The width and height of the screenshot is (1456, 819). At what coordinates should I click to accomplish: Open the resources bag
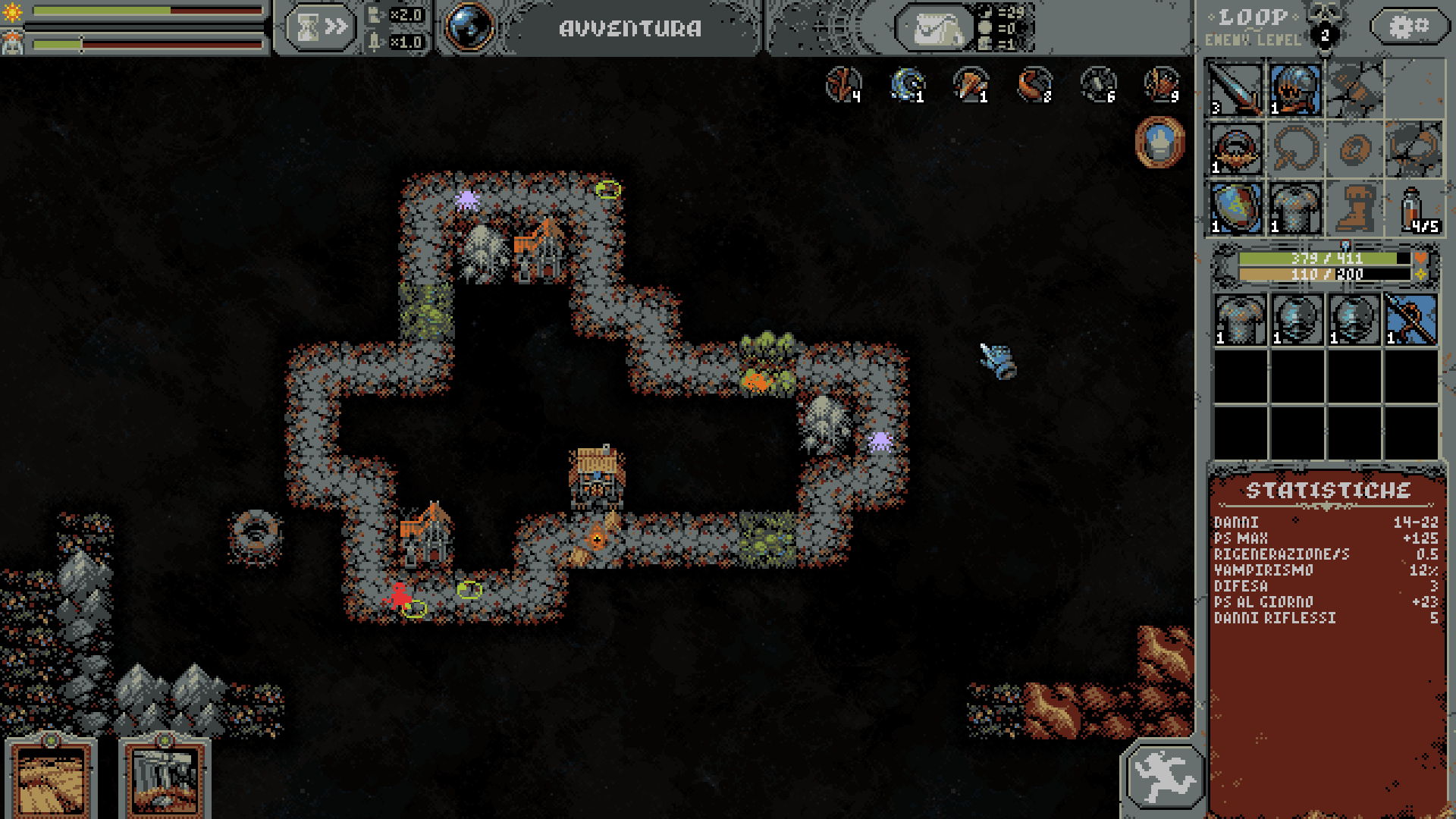point(934,30)
